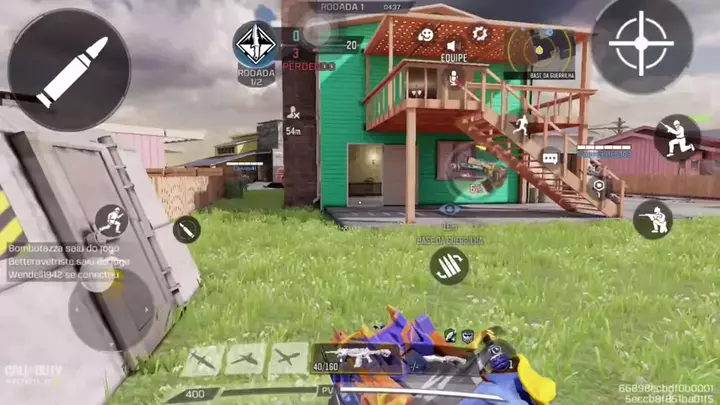Tap the crosshair aim-down-sights button

(641, 45)
